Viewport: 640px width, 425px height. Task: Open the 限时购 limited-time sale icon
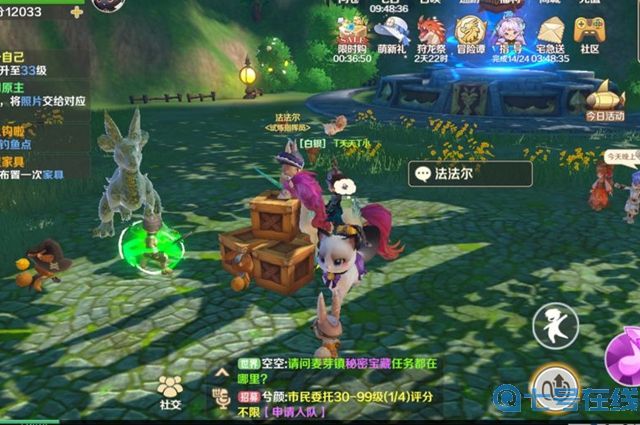(352, 30)
